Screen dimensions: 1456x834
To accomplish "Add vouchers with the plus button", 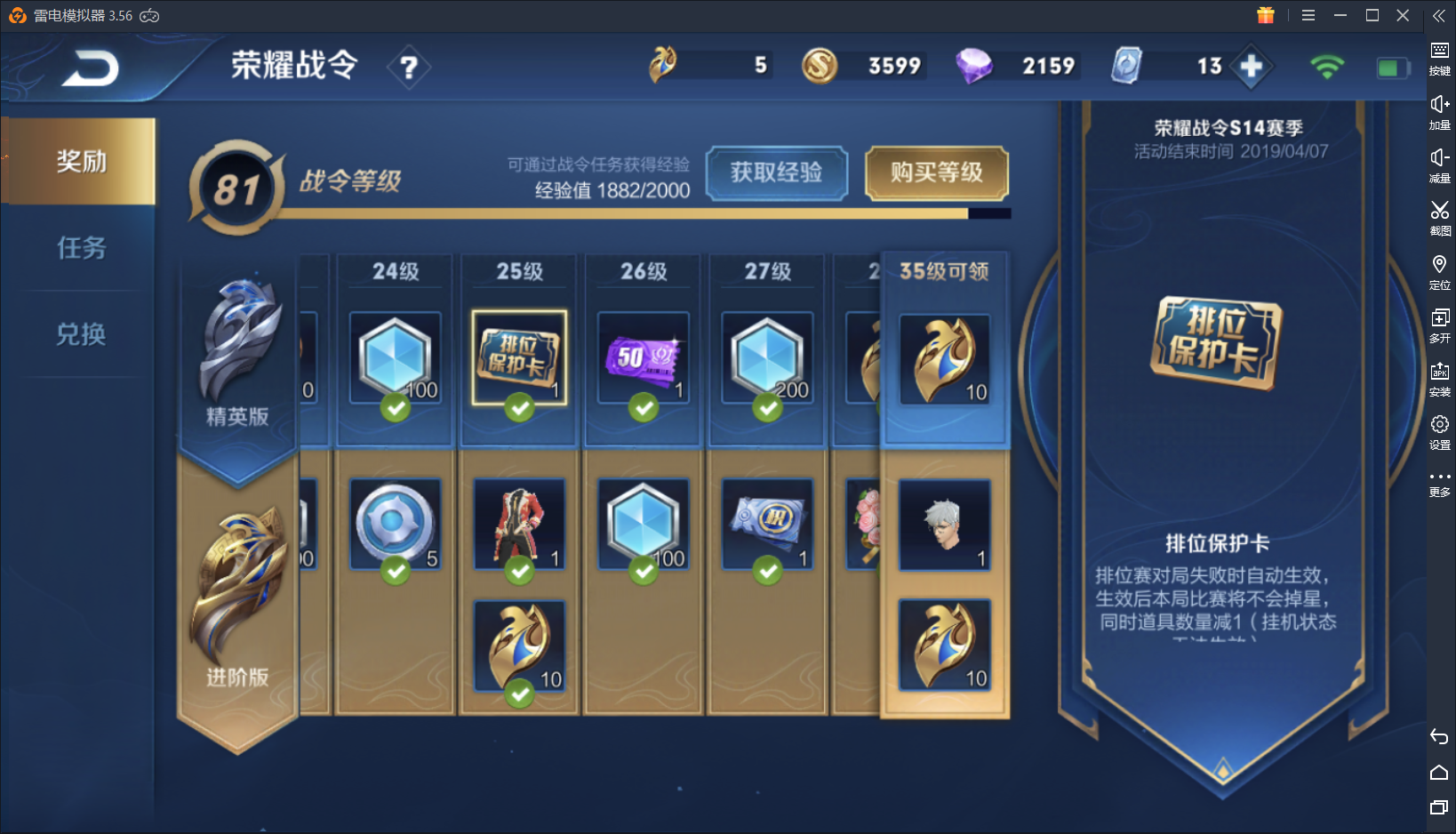I will point(1251,67).
